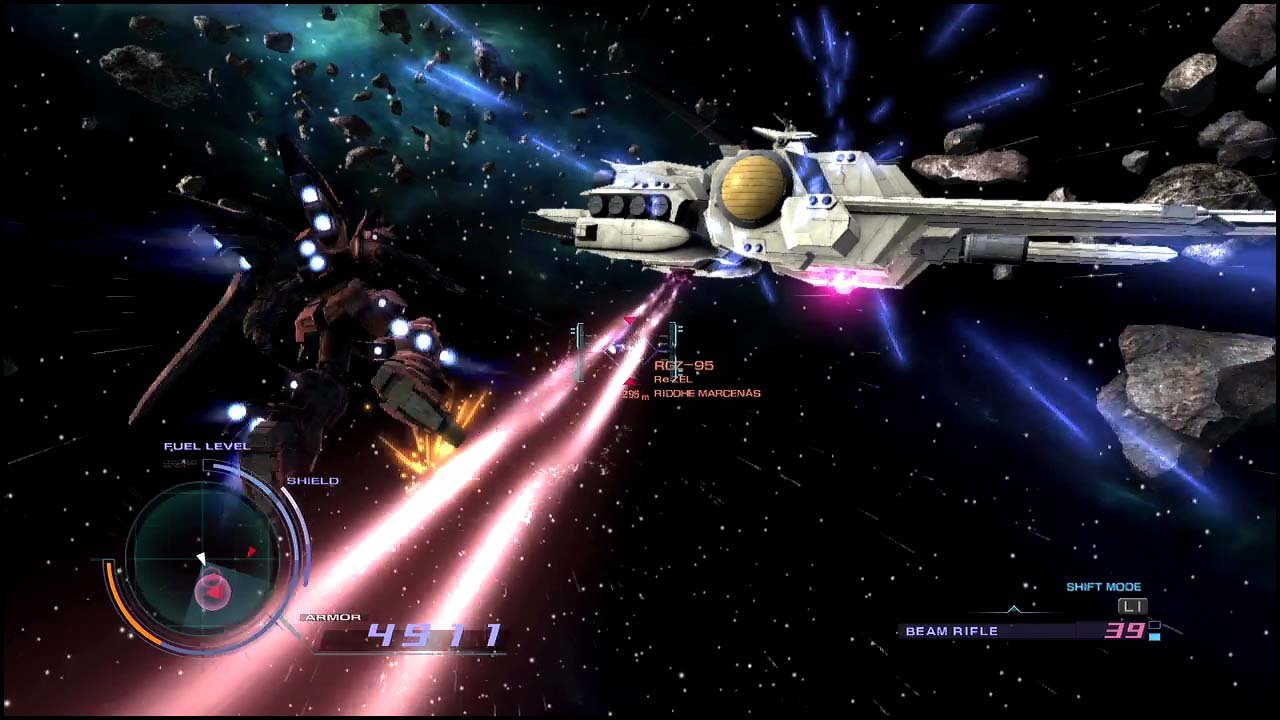Expand the chevron above the weapon bar
The height and width of the screenshot is (720, 1280).
(x=1014, y=608)
